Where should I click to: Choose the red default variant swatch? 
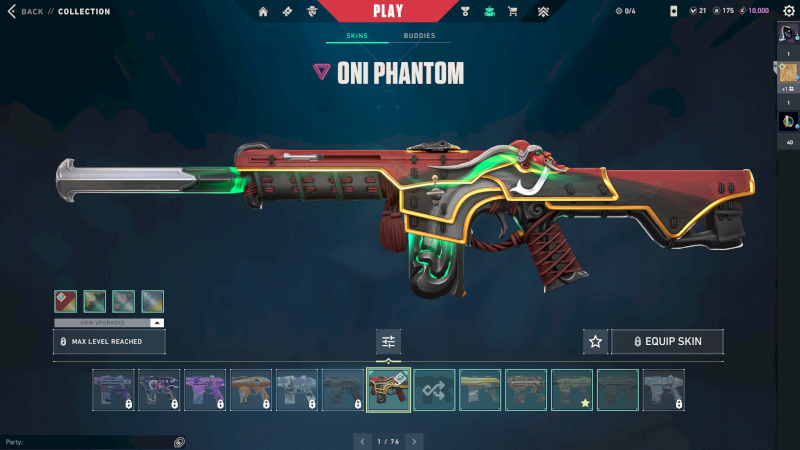pyautogui.click(x=66, y=301)
